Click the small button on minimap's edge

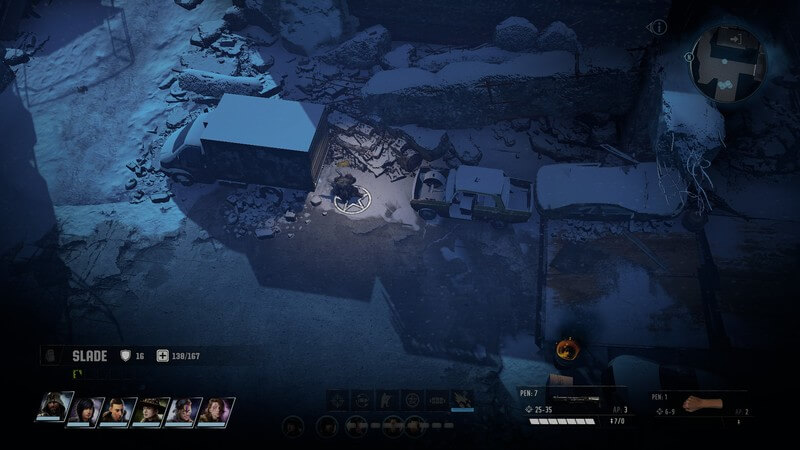click(690, 57)
